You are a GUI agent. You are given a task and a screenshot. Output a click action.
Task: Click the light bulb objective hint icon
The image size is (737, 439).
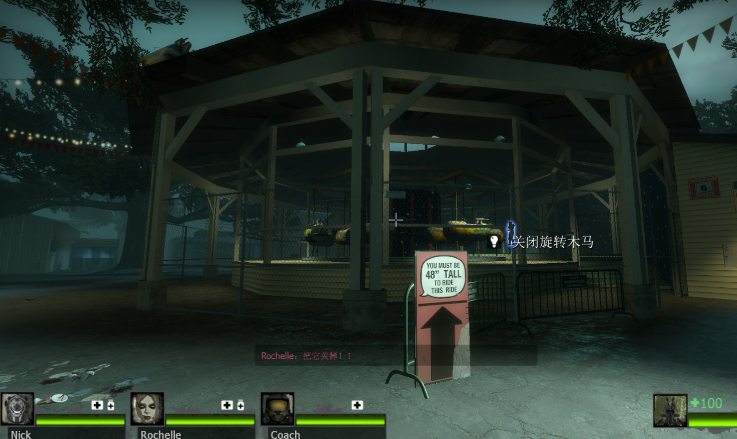coord(493,241)
